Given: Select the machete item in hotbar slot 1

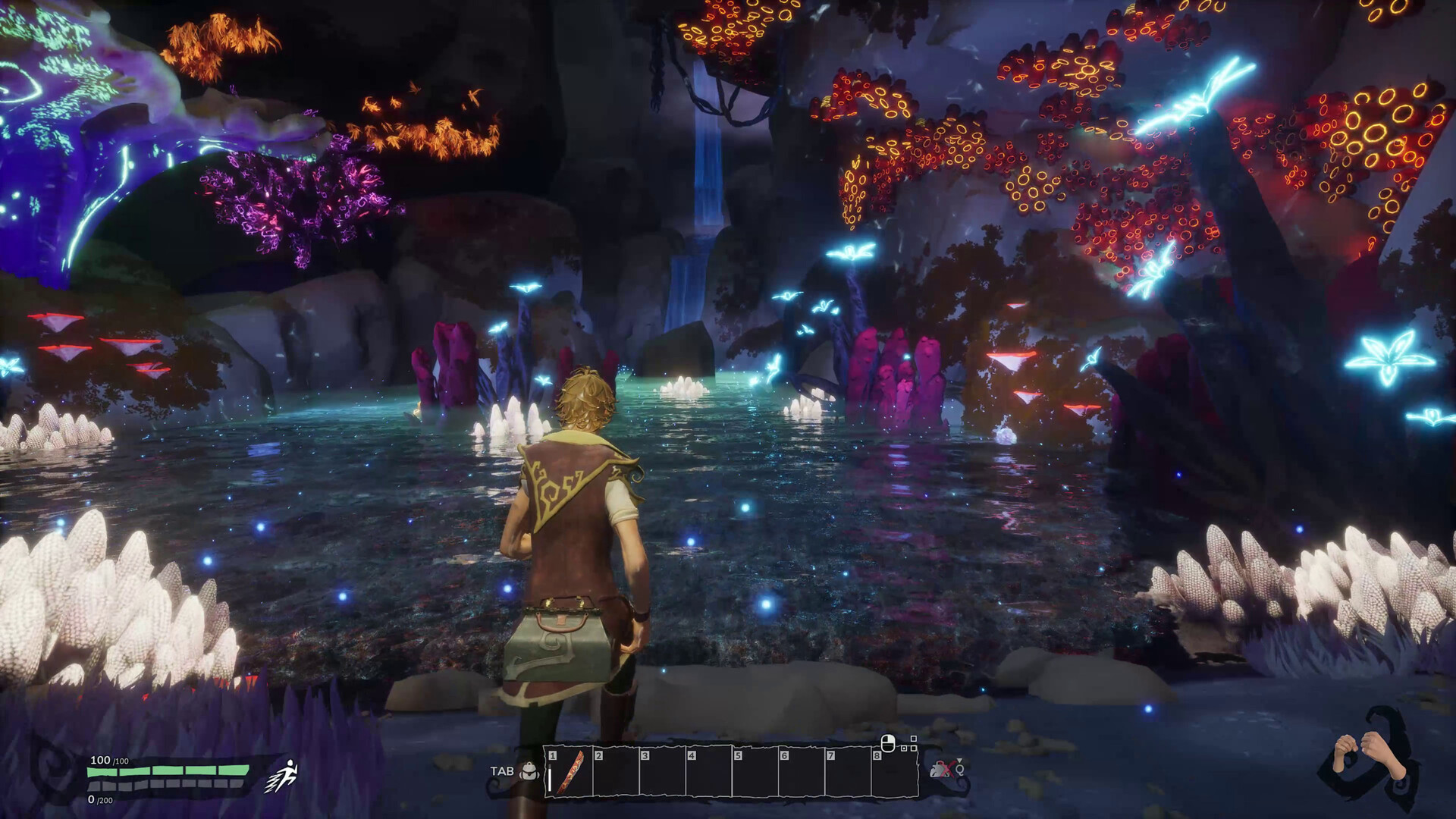Looking at the screenshot, I should click(x=570, y=773).
